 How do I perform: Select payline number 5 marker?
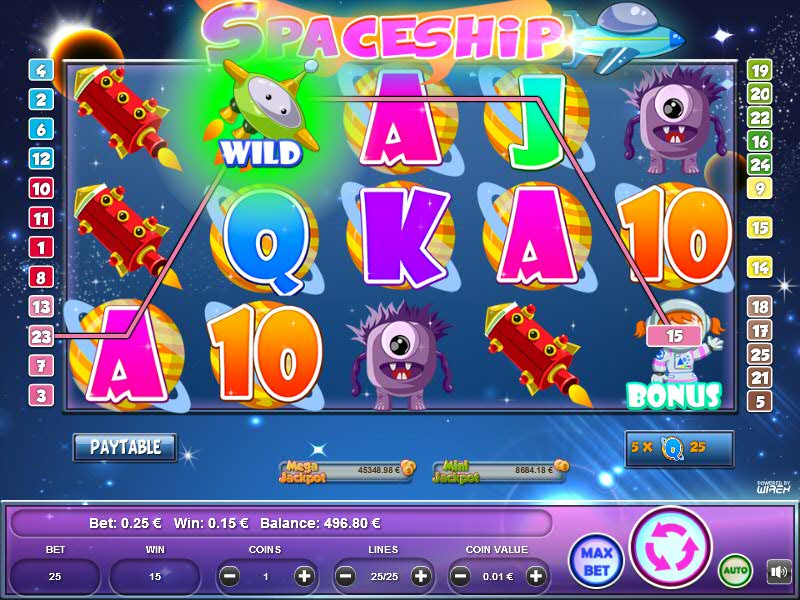pyautogui.click(x=760, y=402)
